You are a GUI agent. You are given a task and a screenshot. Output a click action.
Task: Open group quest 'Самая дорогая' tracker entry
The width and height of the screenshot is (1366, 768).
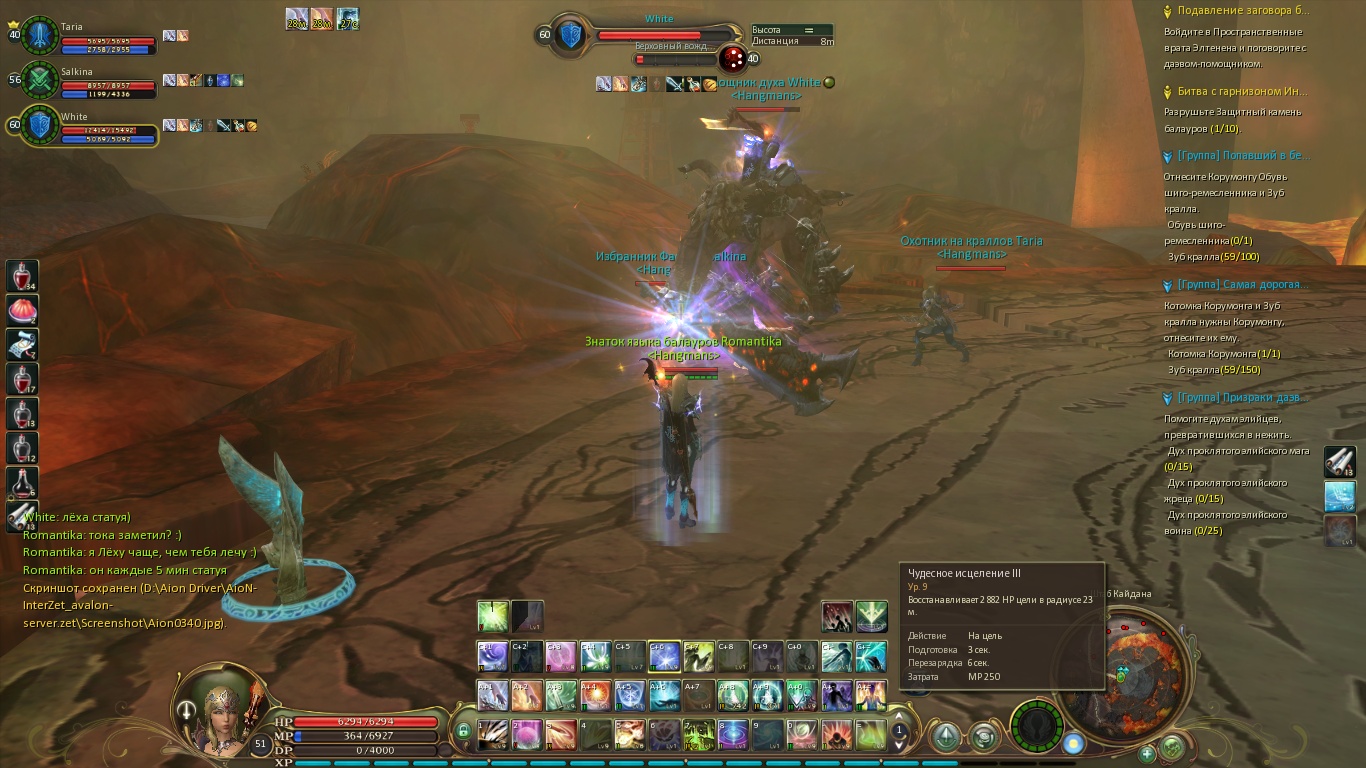click(1242, 285)
